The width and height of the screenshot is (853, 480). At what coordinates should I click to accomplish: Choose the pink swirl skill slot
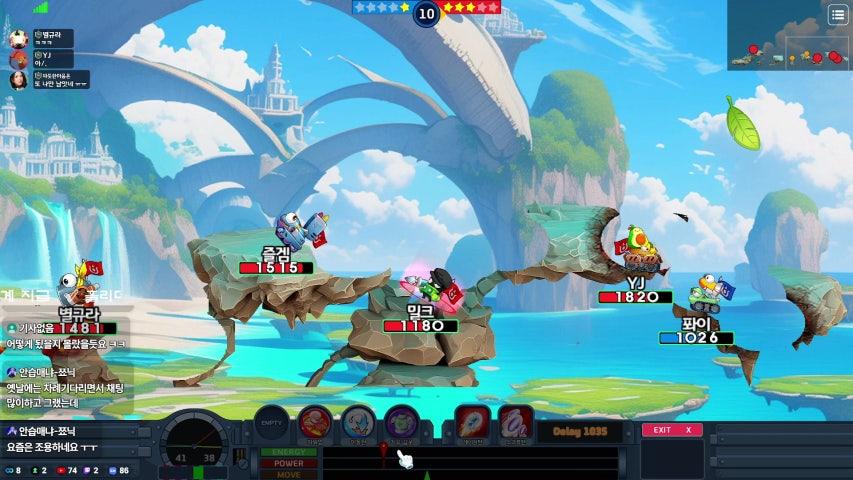[514, 421]
